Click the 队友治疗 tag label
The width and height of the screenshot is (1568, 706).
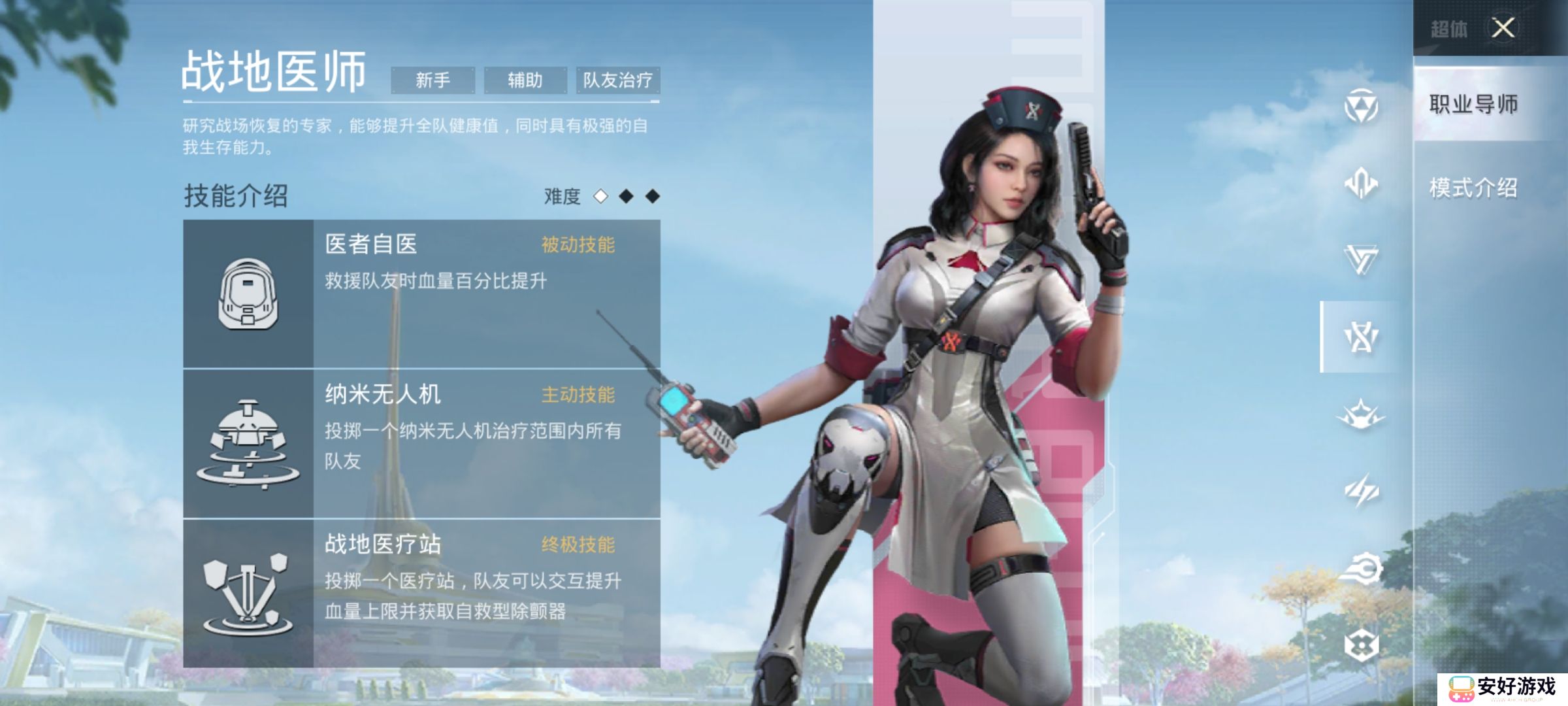pyautogui.click(x=618, y=80)
